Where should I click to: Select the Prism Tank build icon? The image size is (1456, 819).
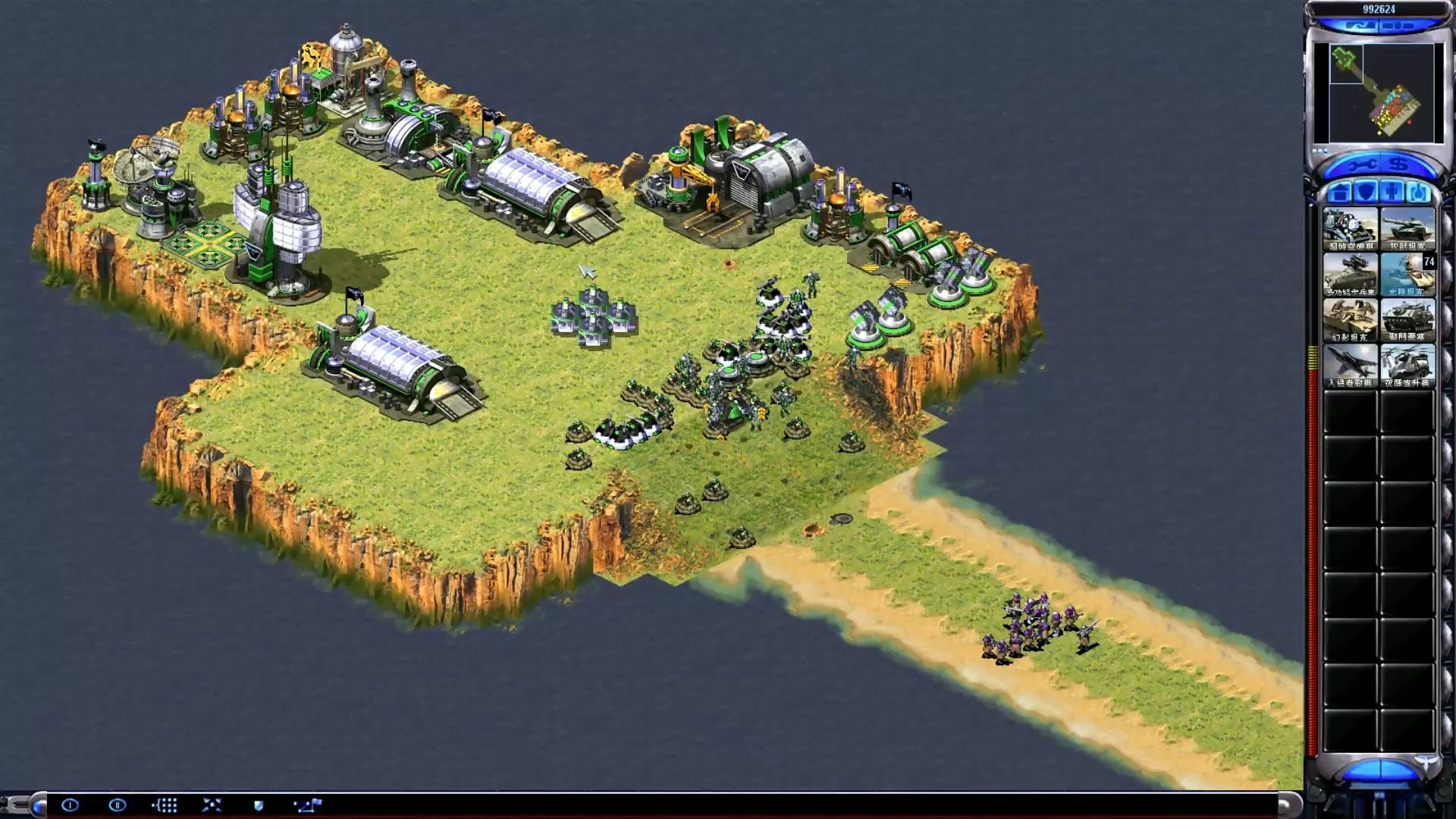1407,275
